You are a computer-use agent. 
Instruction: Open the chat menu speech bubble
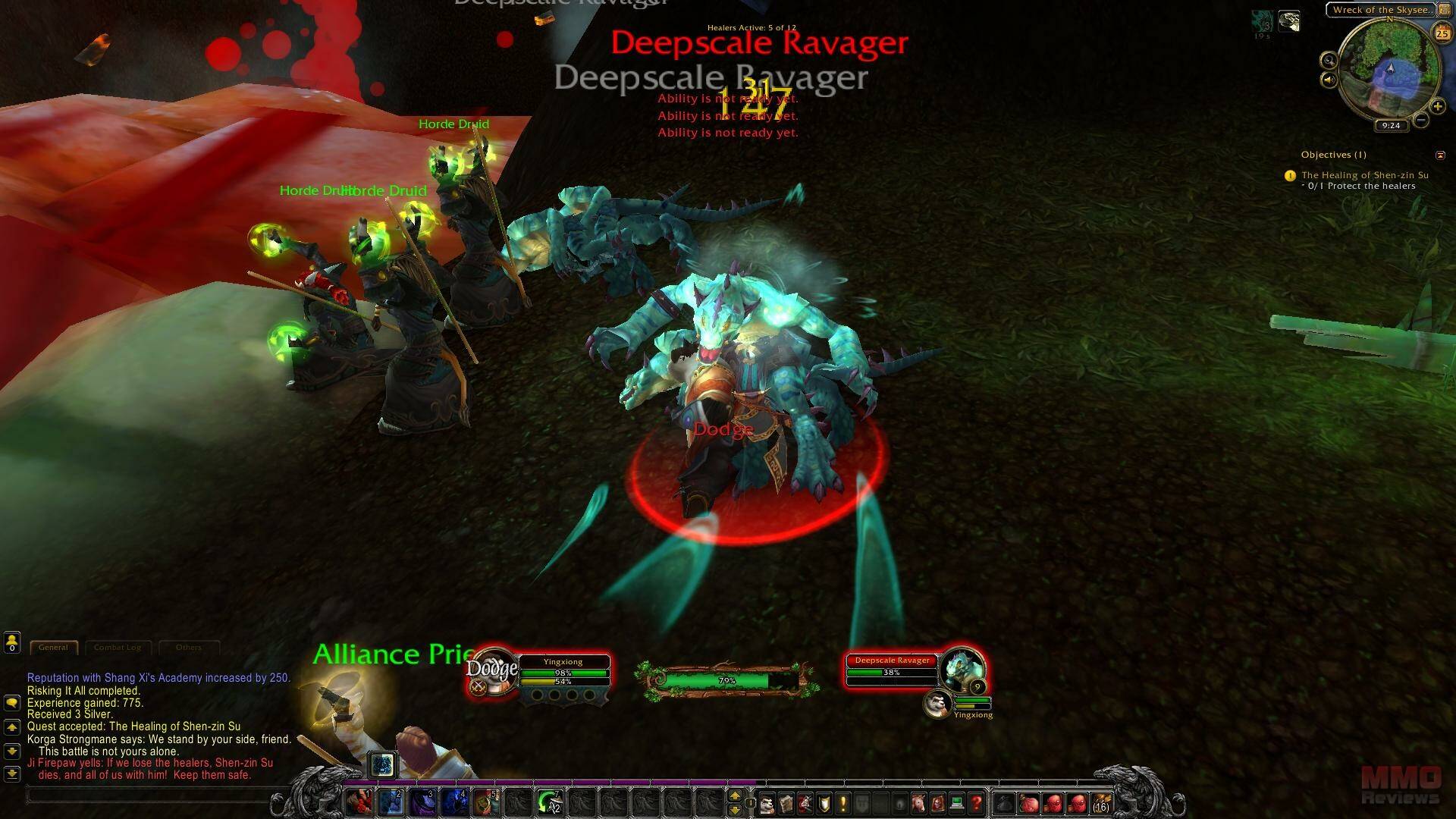click(x=12, y=703)
